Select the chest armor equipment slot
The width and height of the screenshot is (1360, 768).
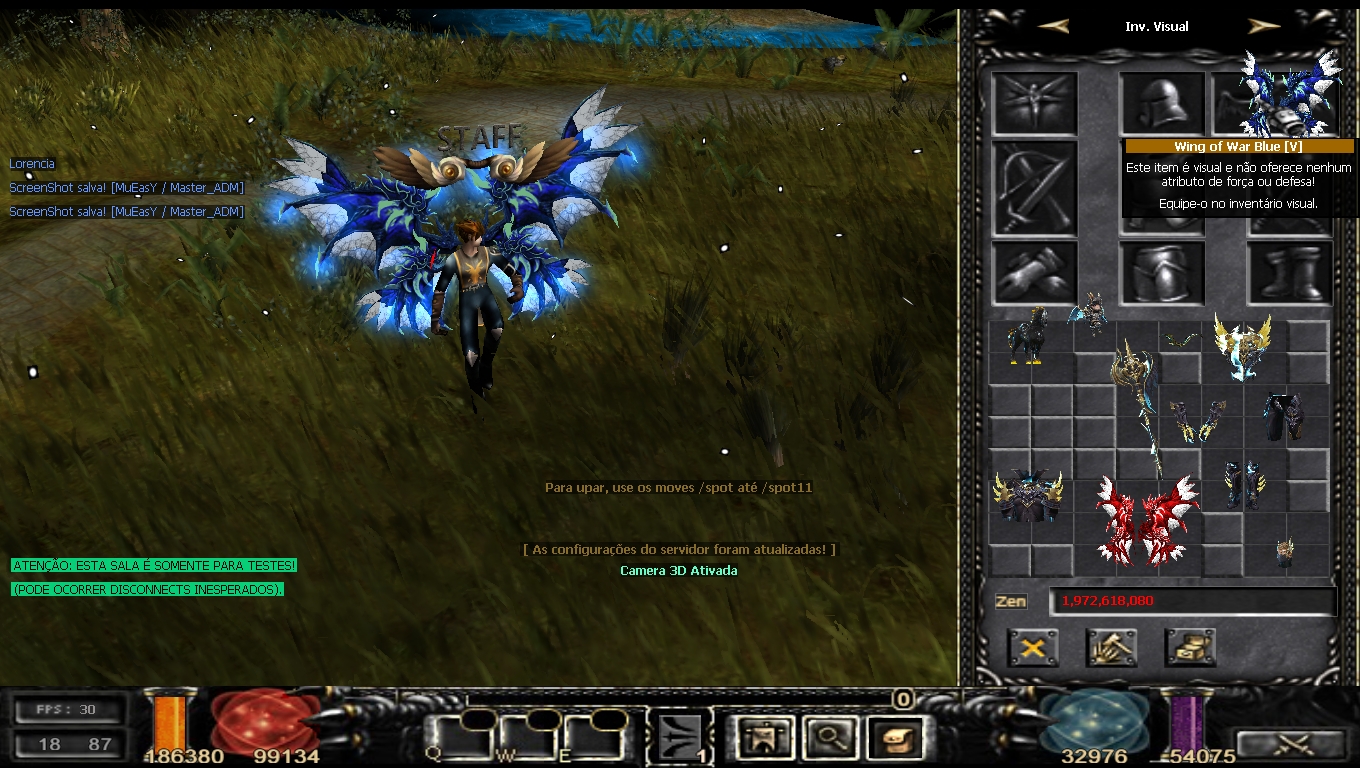pyautogui.click(x=1161, y=272)
